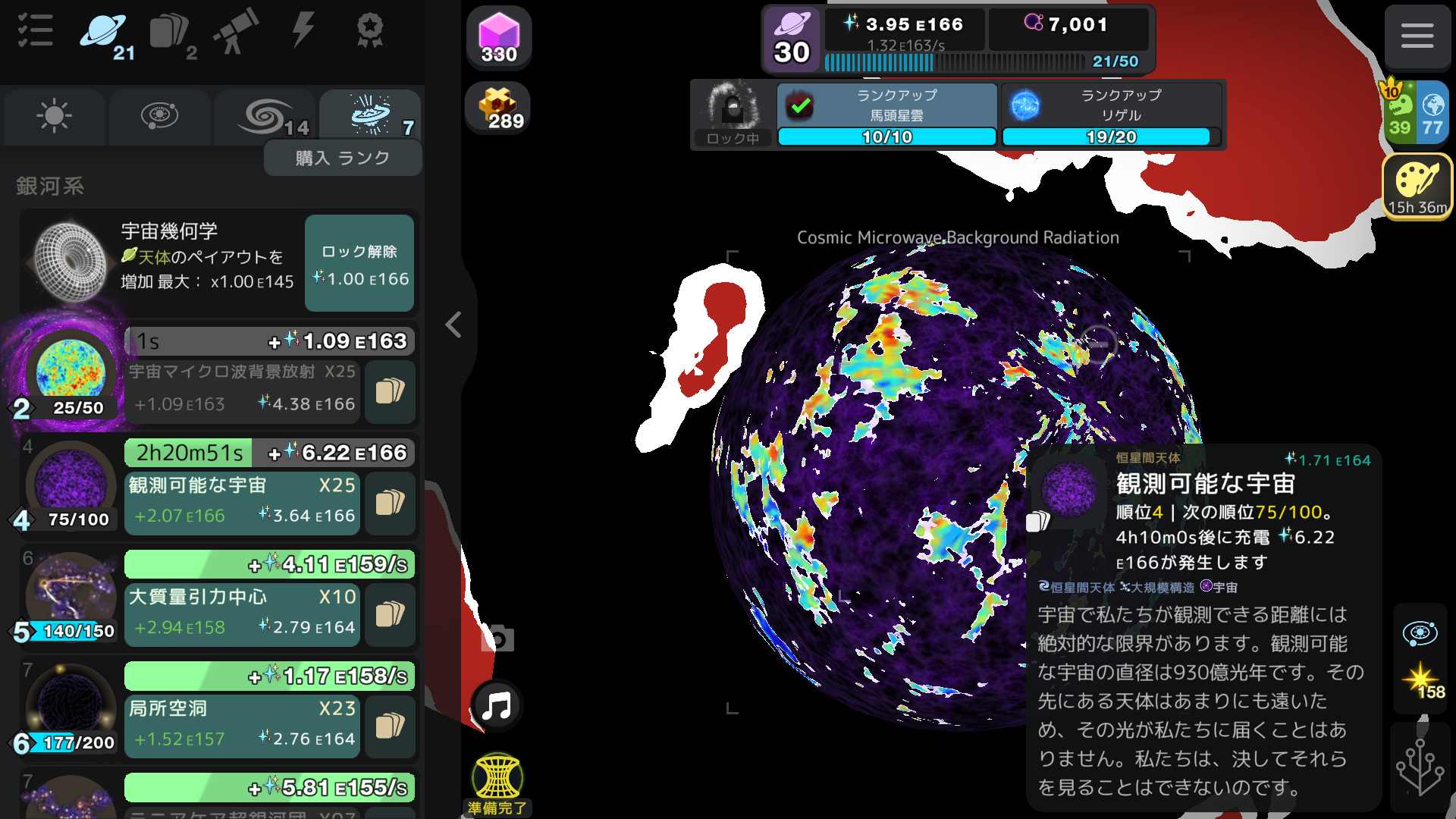The image size is (1456, 819).
Task: Click the Earth icon showing 77
Action: click(1433, 114)
